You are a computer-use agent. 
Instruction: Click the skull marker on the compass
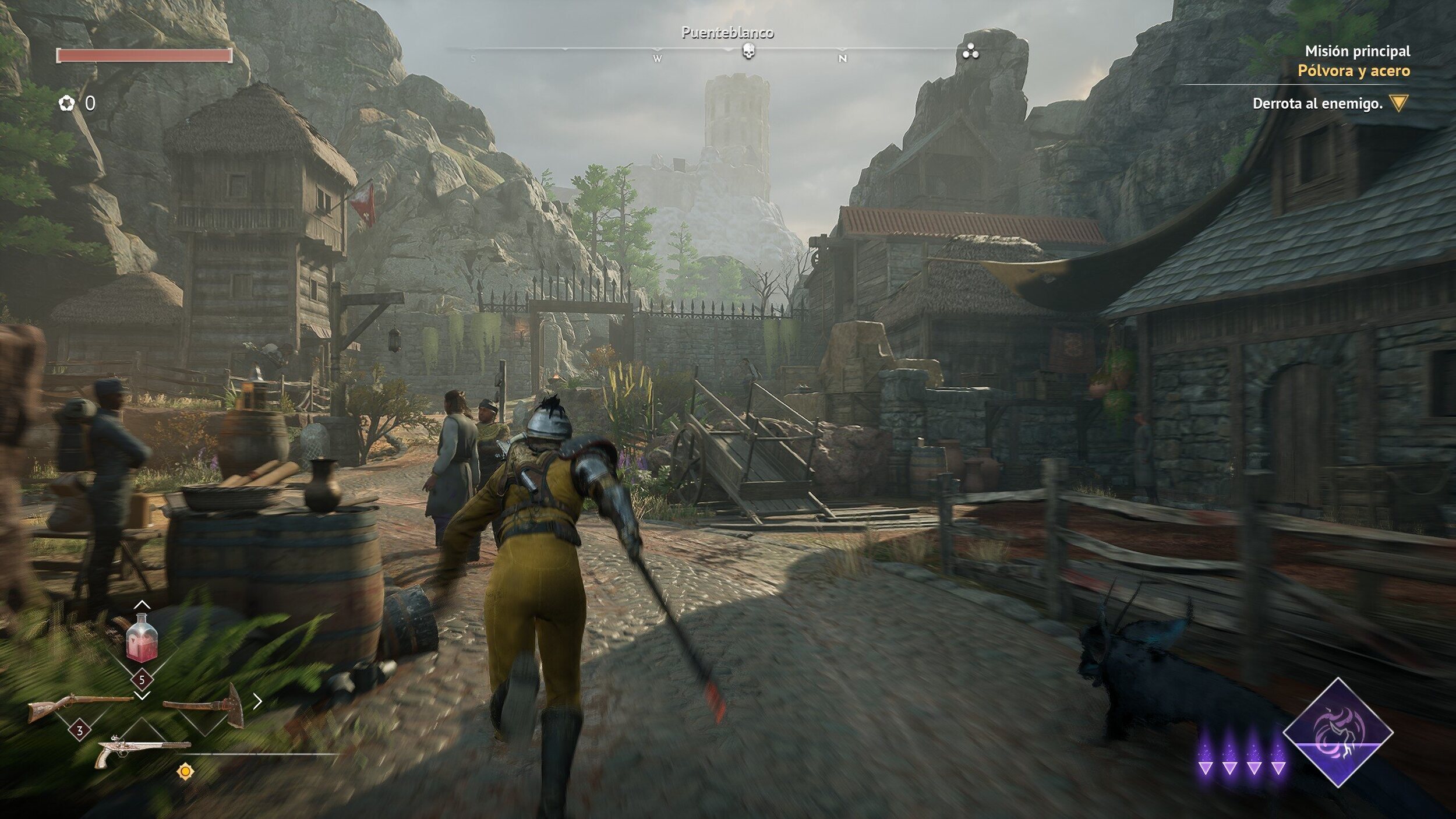(748, 52)
